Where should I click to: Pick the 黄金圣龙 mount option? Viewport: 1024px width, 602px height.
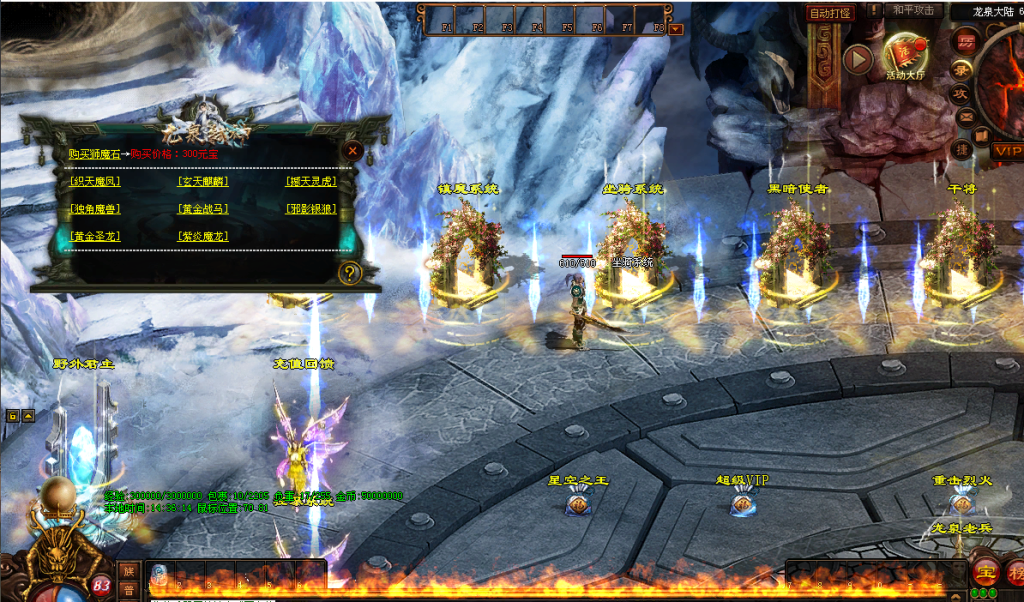[x=96, y=237]
